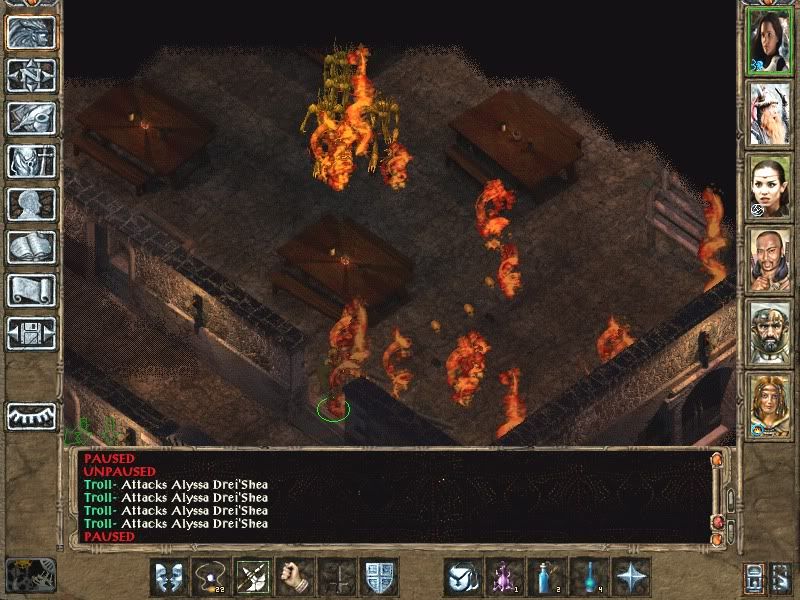Click the shield guard action button
The image size is (800, 600).
coord(379,578)
